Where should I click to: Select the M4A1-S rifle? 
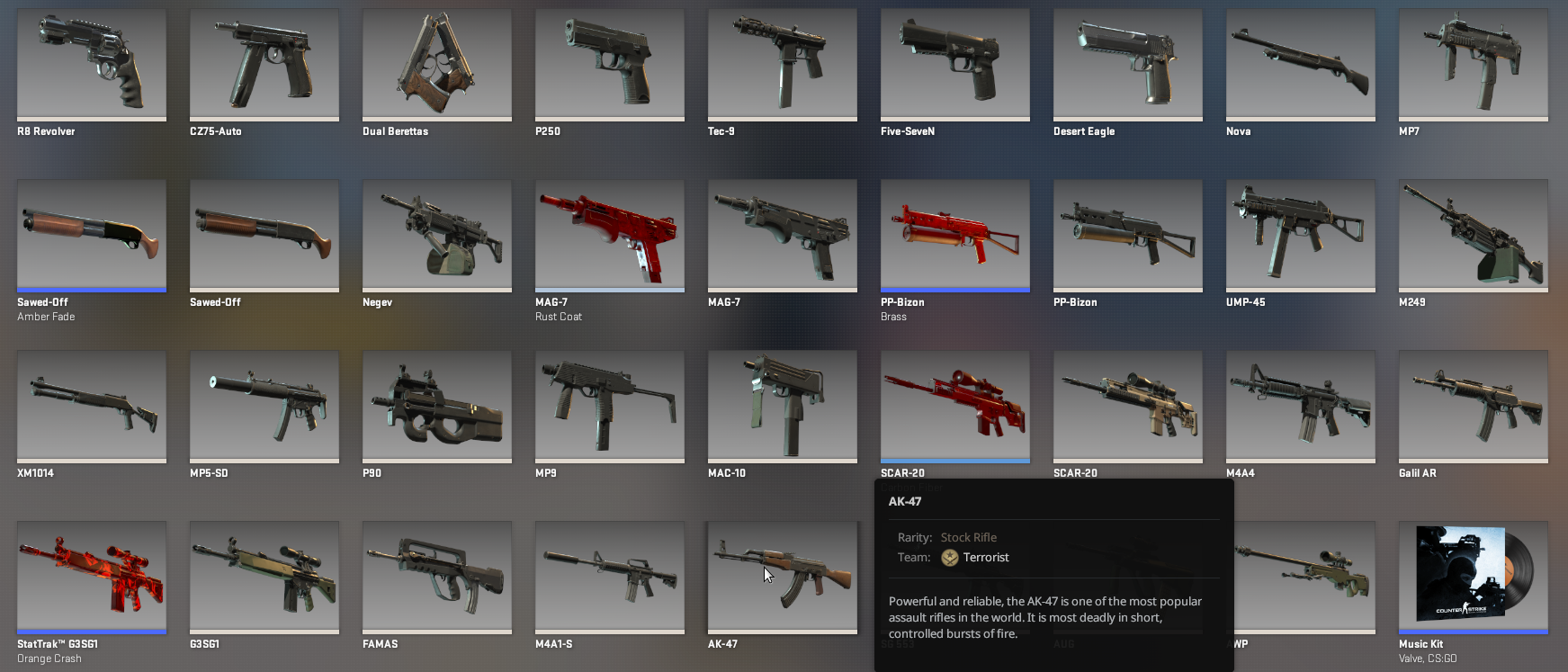(609, 576)
